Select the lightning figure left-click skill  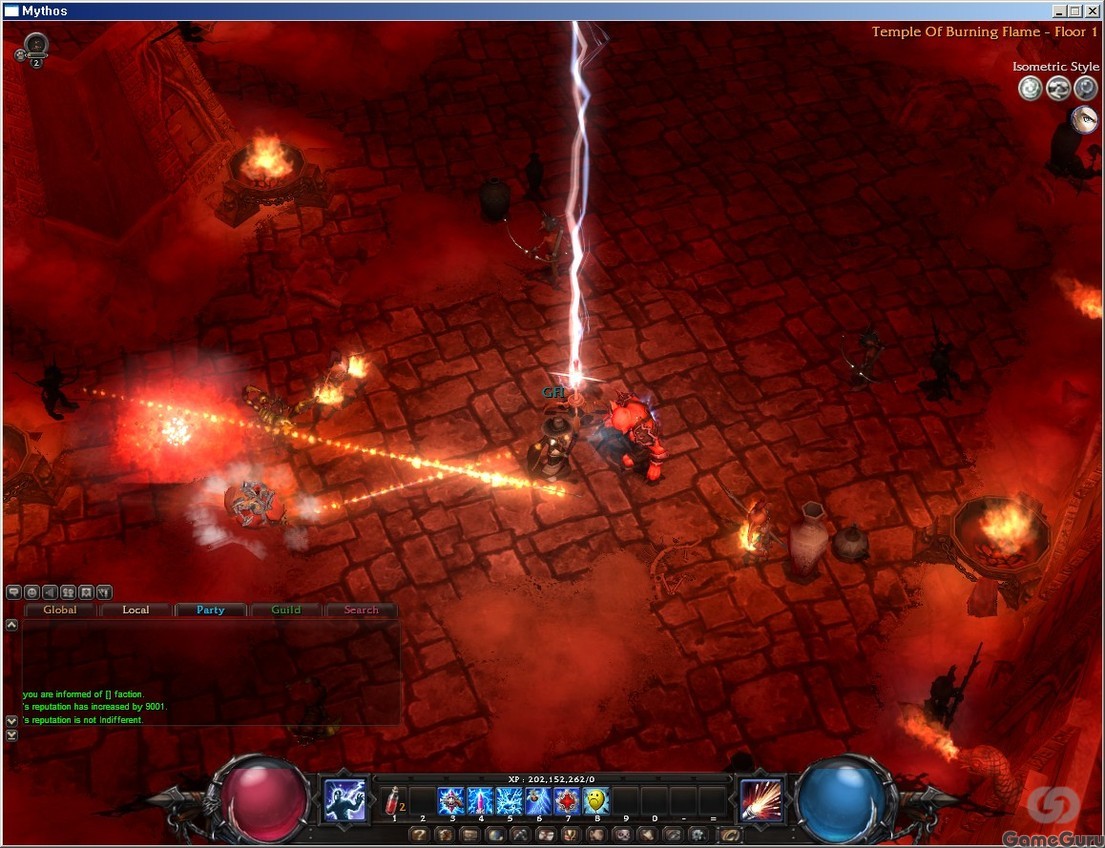click(x=344, y=800)
